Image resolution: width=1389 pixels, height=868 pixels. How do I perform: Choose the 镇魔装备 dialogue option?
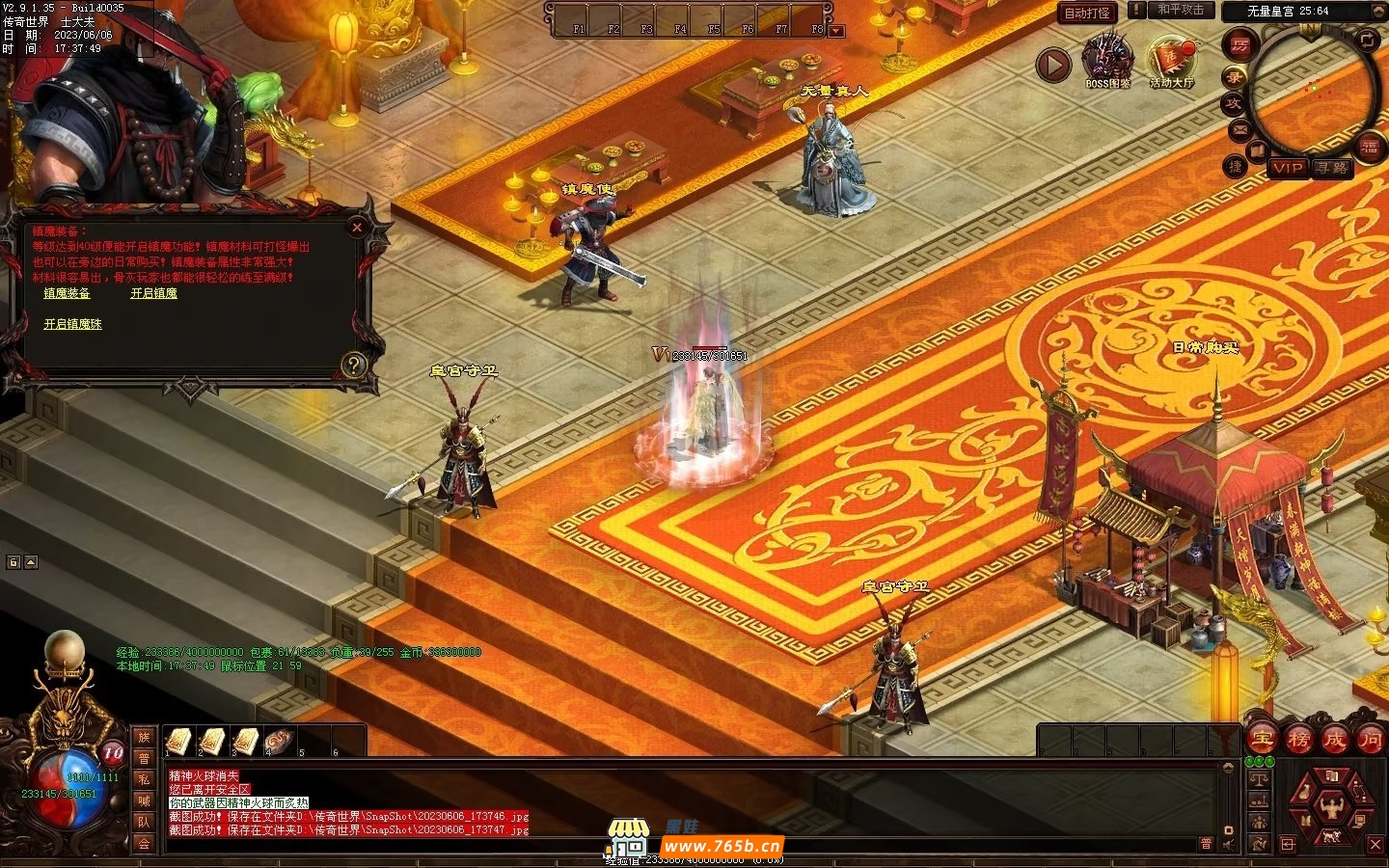point(67,293)
